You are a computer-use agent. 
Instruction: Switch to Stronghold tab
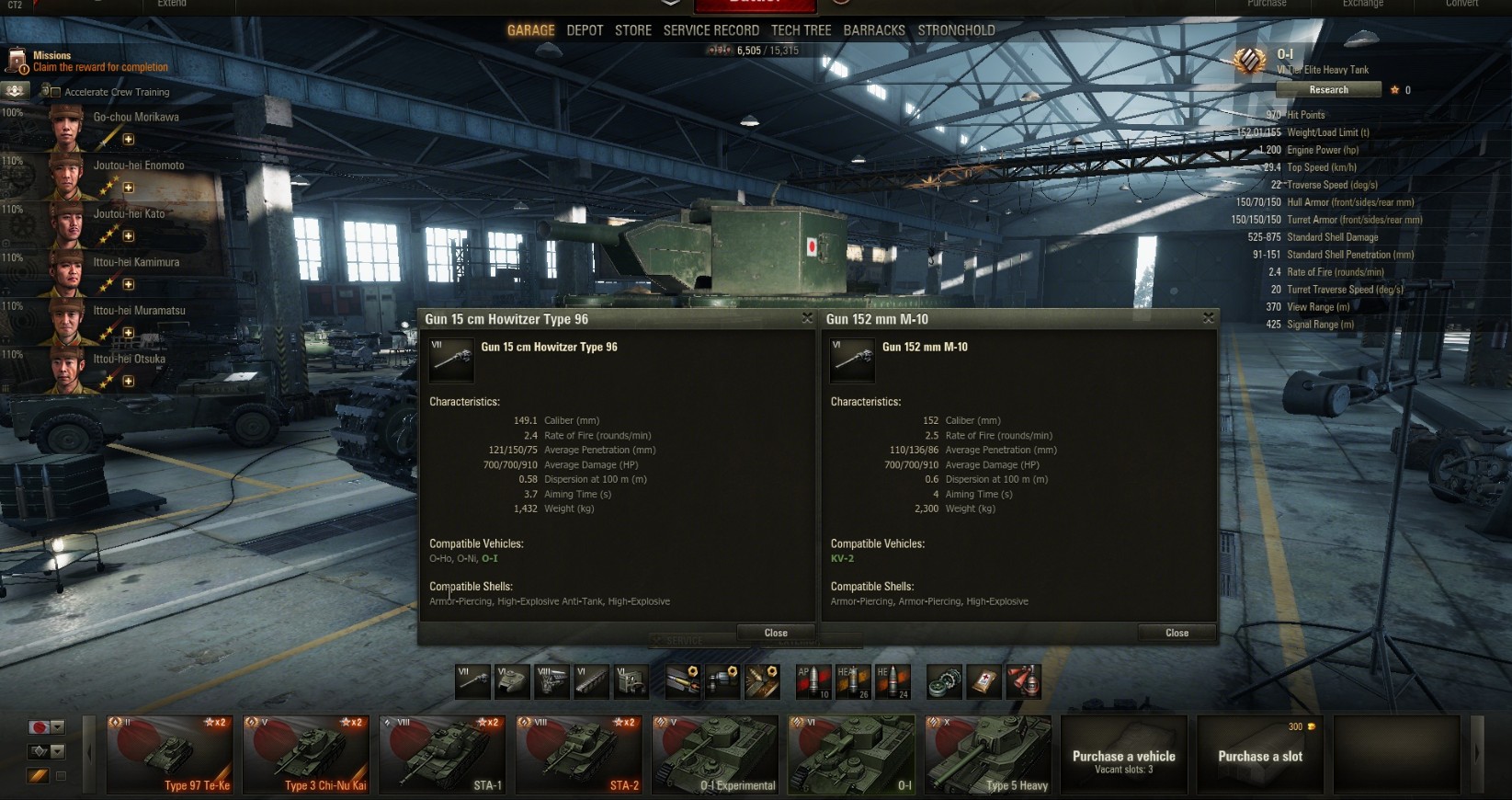[x=956, y=30]
